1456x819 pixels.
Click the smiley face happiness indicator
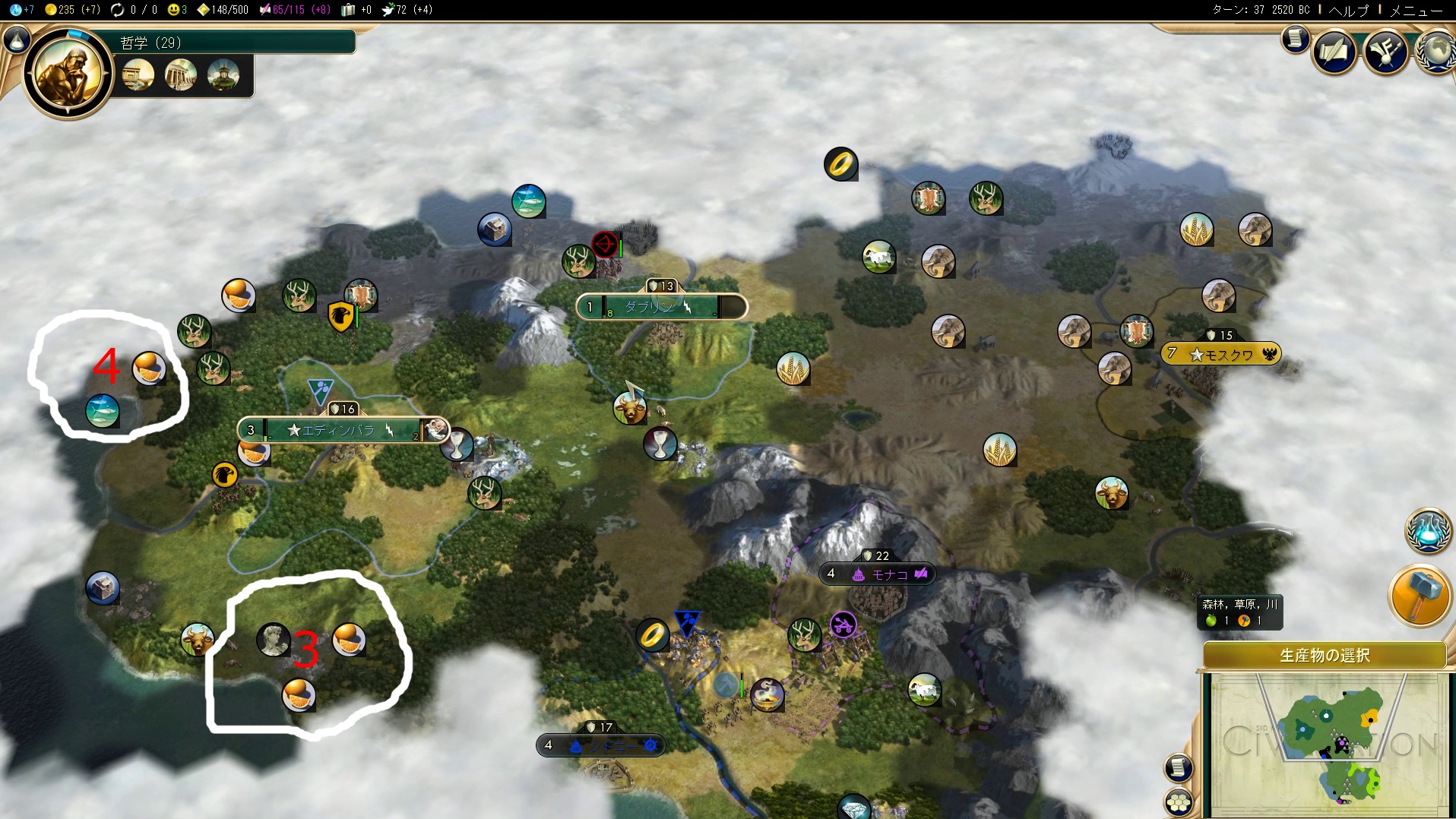click(176, 10)
